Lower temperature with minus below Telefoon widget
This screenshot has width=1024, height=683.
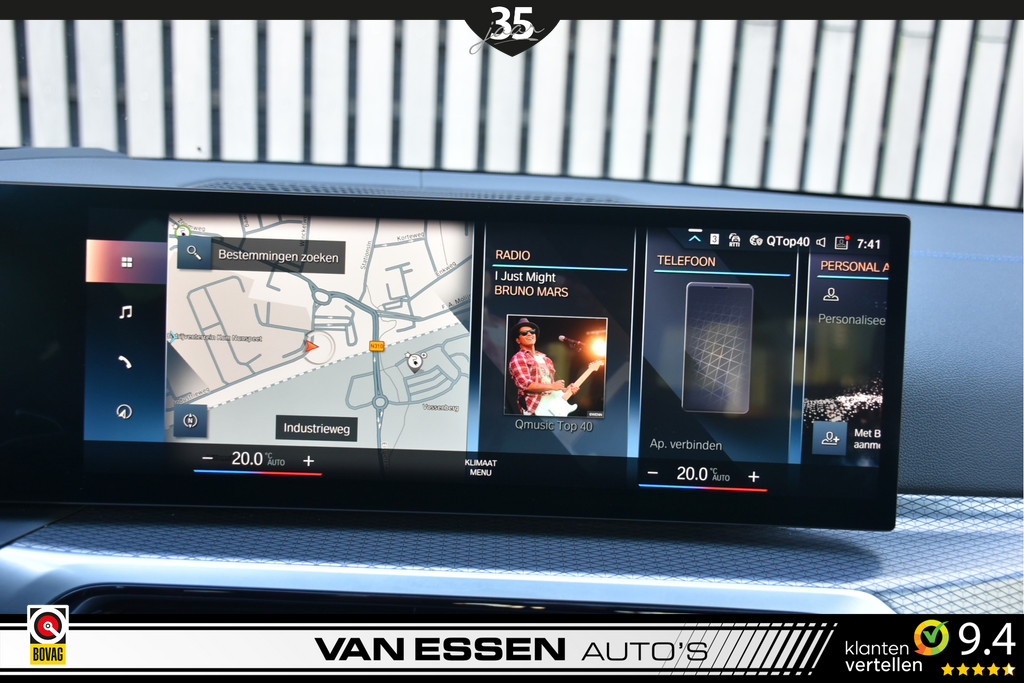click(x=653, y=474)
